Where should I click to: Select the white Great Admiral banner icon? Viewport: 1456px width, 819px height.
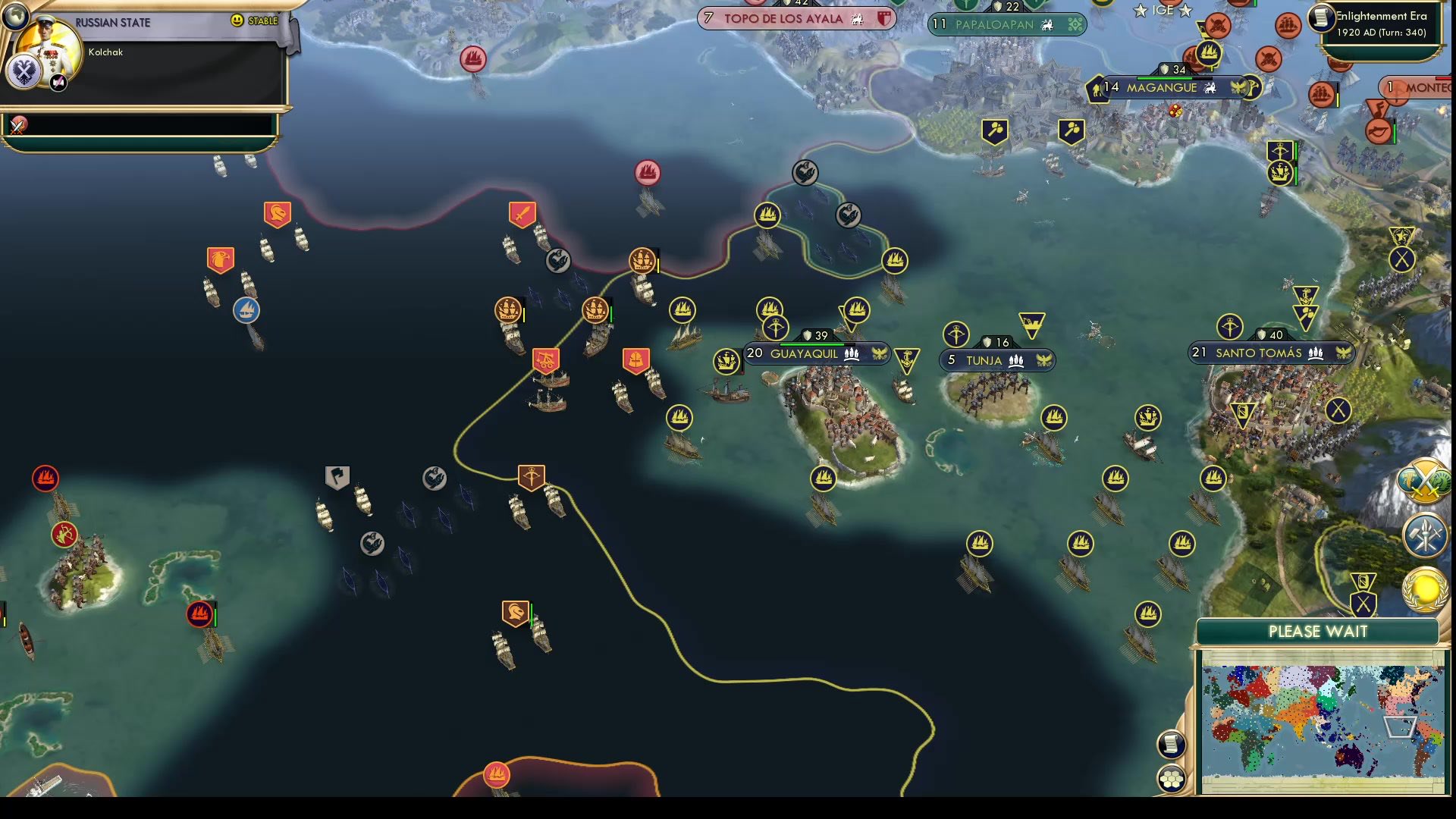point(336,475)
